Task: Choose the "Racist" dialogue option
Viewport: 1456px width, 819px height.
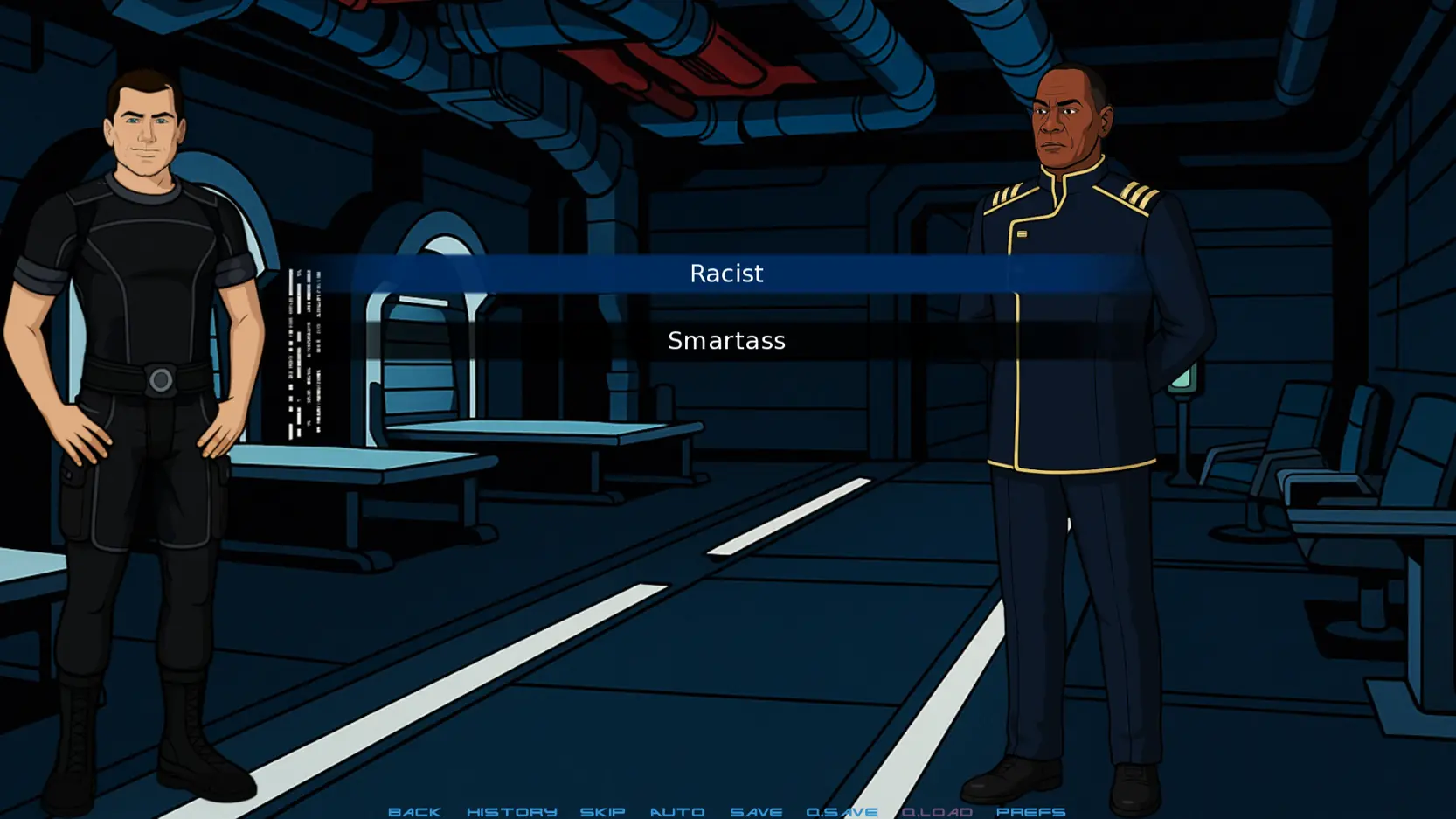Action: click(x=726, y=274)
